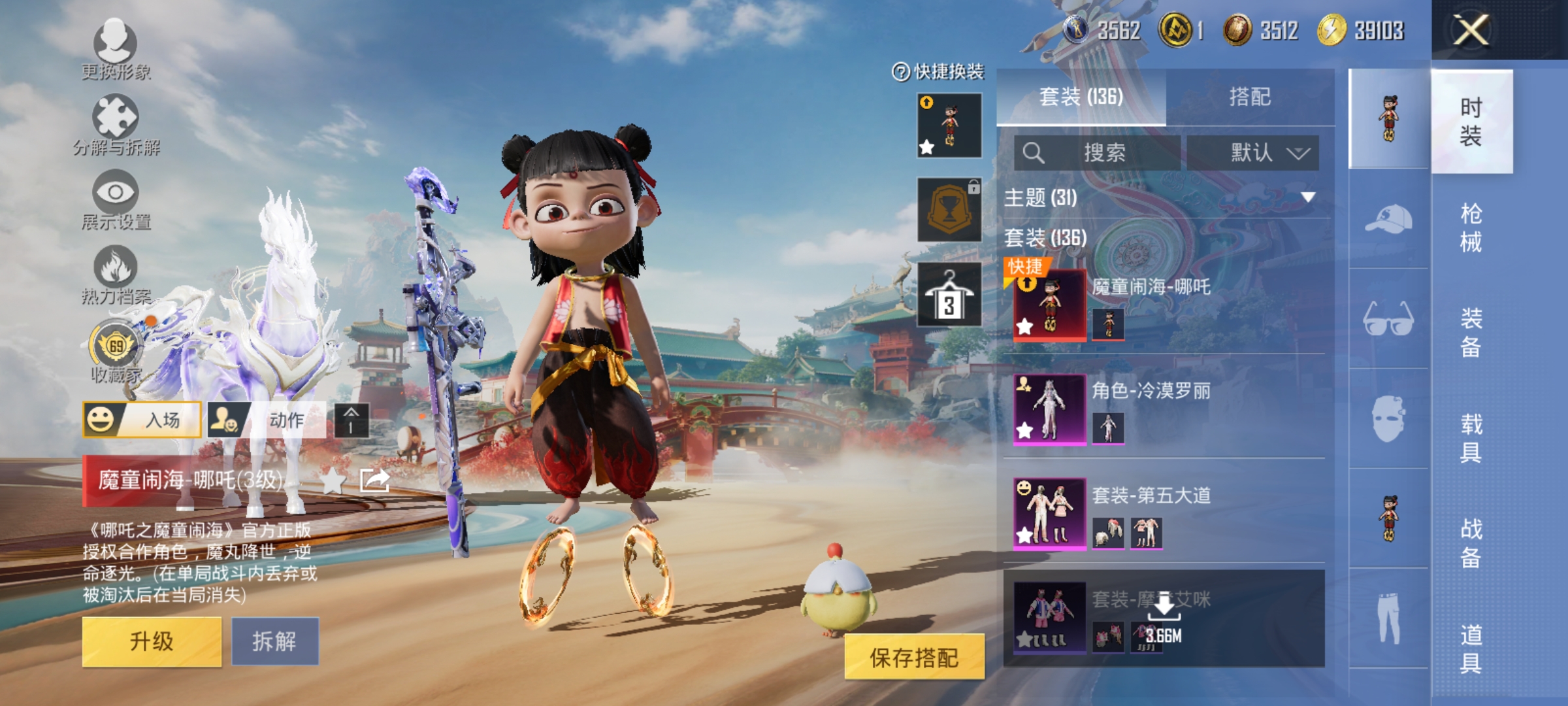Screen dimensions: 1568x706
Task: Open 更换形象 change appearance
Action: tap(116, 50)
